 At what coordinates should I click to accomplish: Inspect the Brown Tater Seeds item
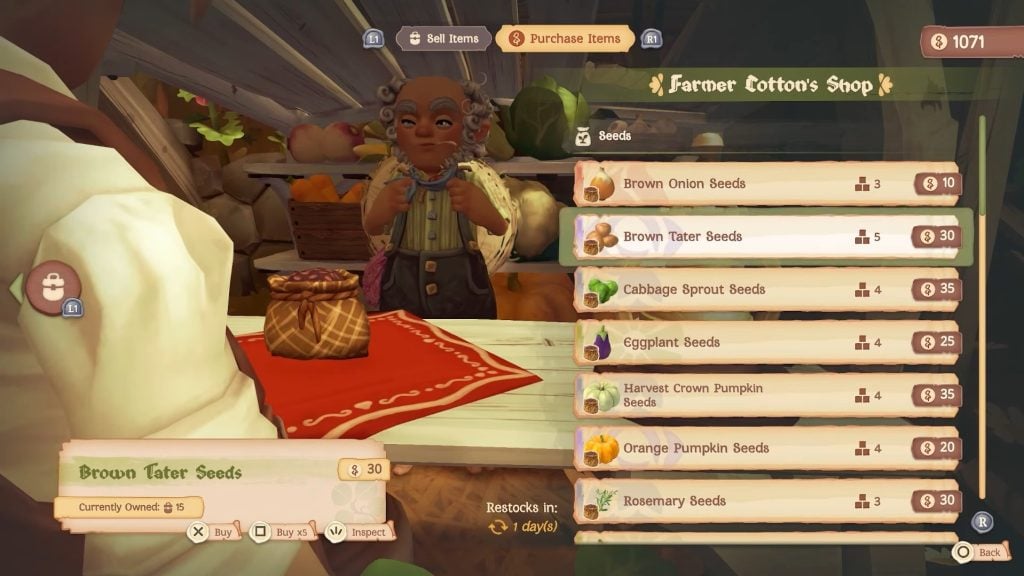click(358, 532)
